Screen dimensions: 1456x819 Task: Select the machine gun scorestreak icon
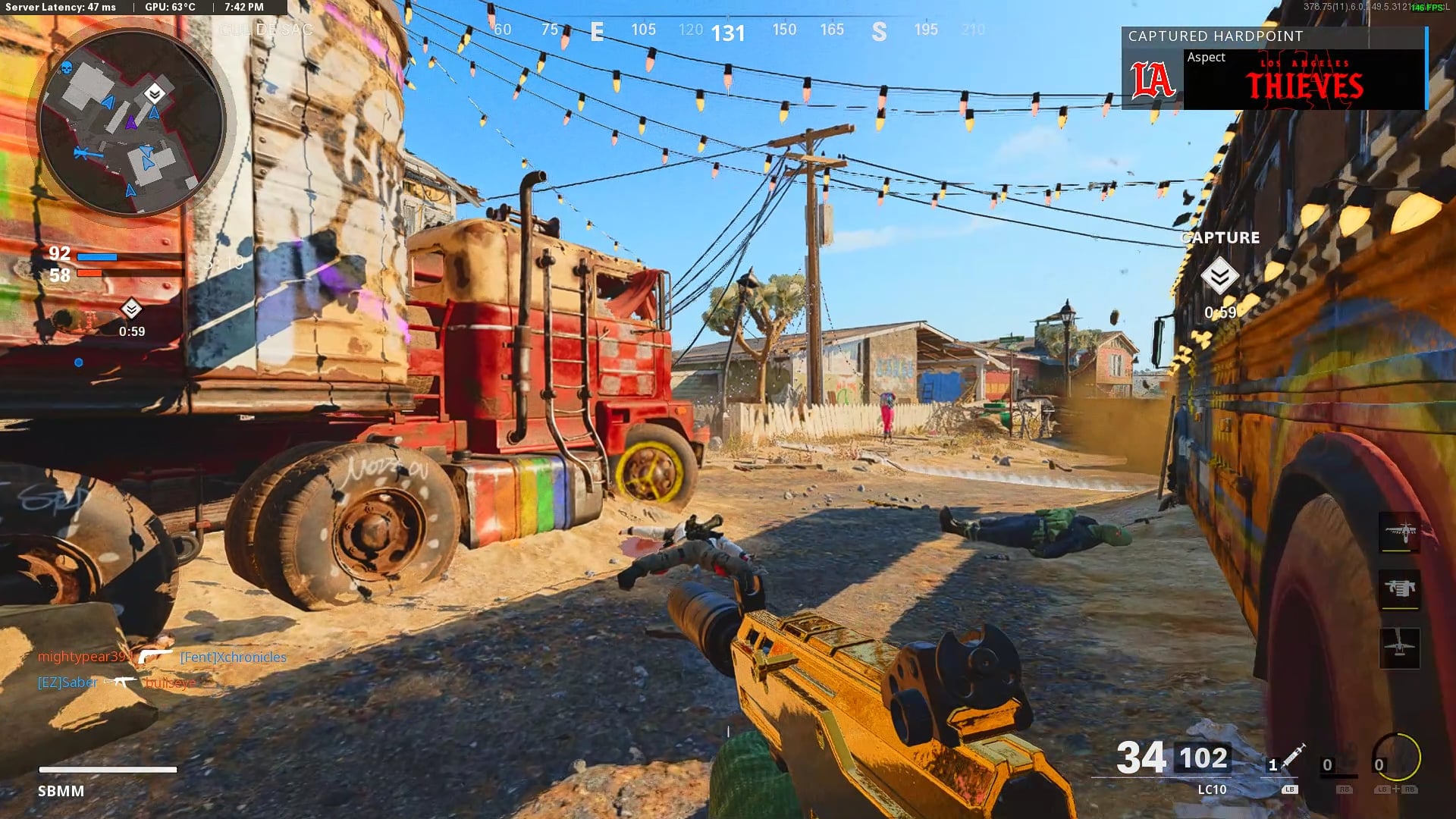coord(1399,588)
